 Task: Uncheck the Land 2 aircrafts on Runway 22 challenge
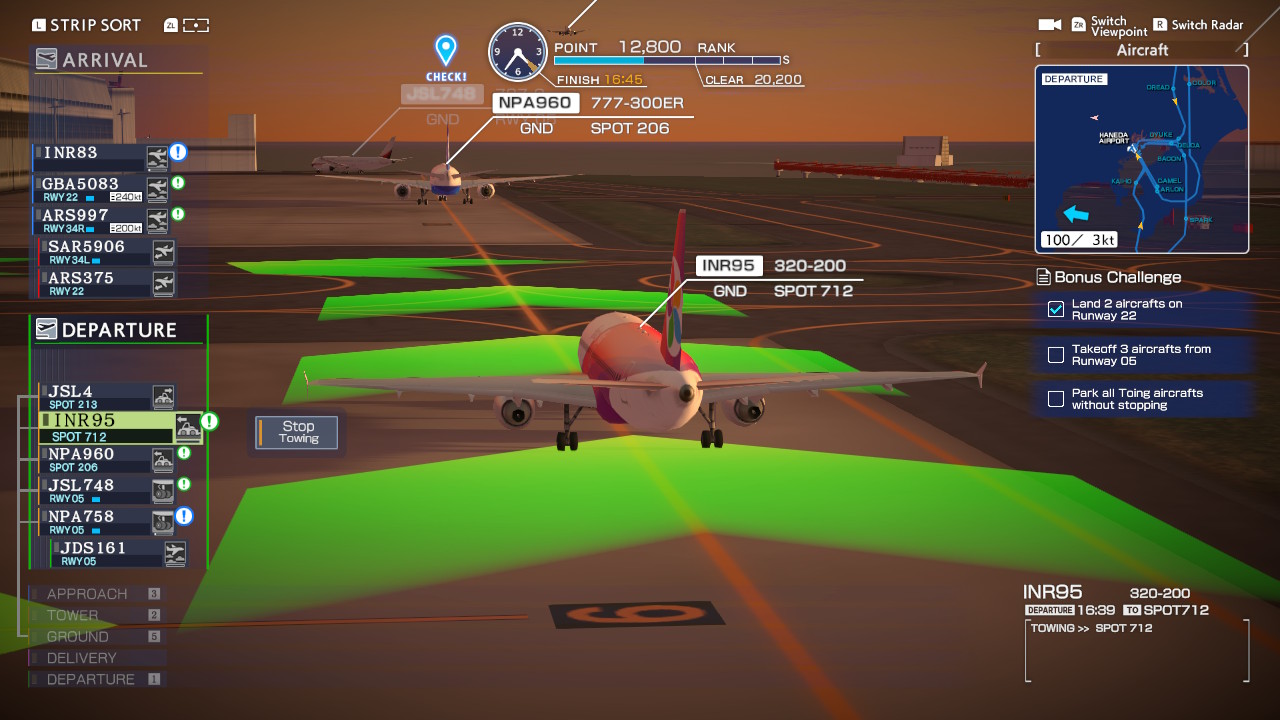(x=1055, y=310)
